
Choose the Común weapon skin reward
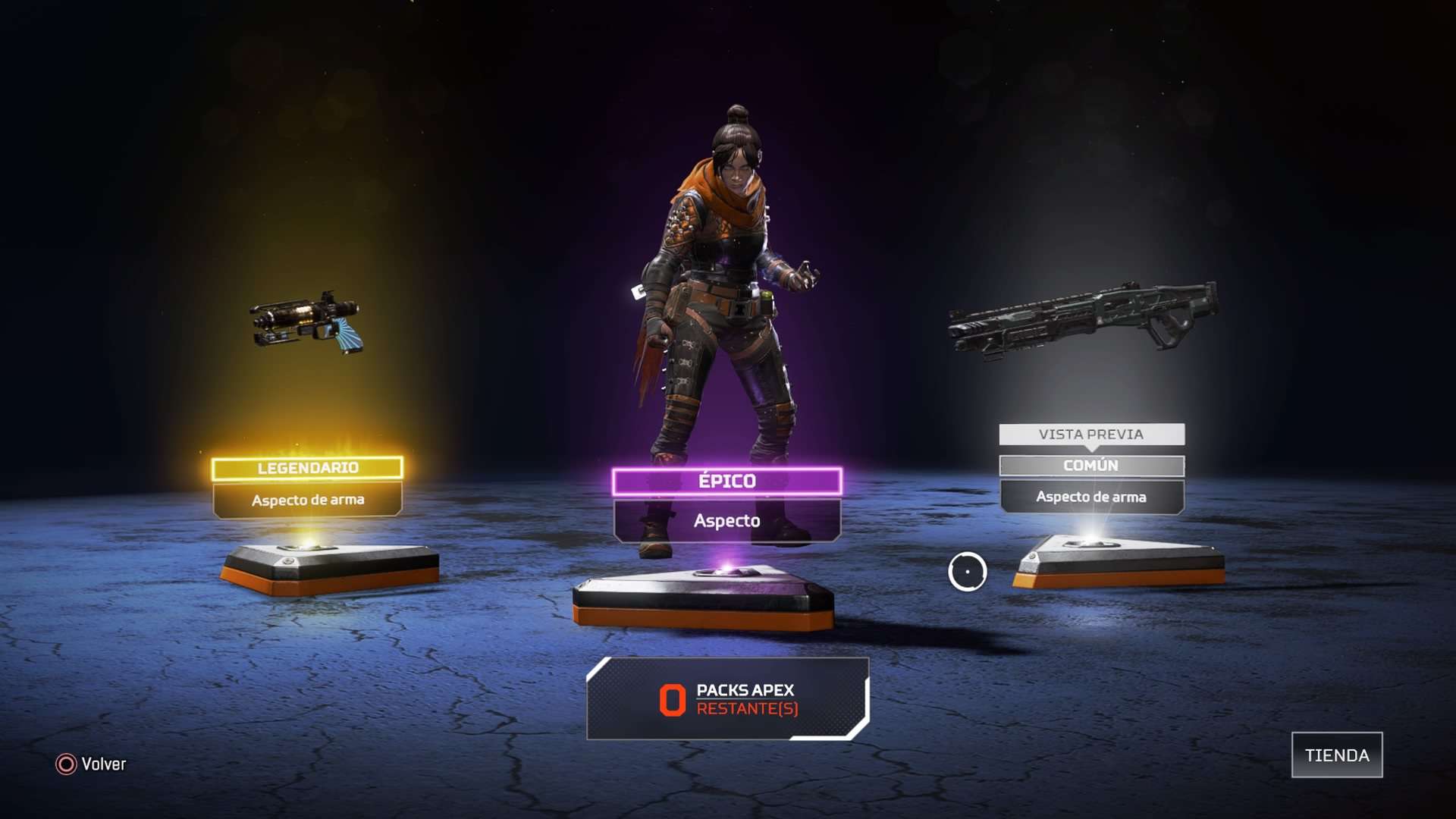pos(1091,482)
